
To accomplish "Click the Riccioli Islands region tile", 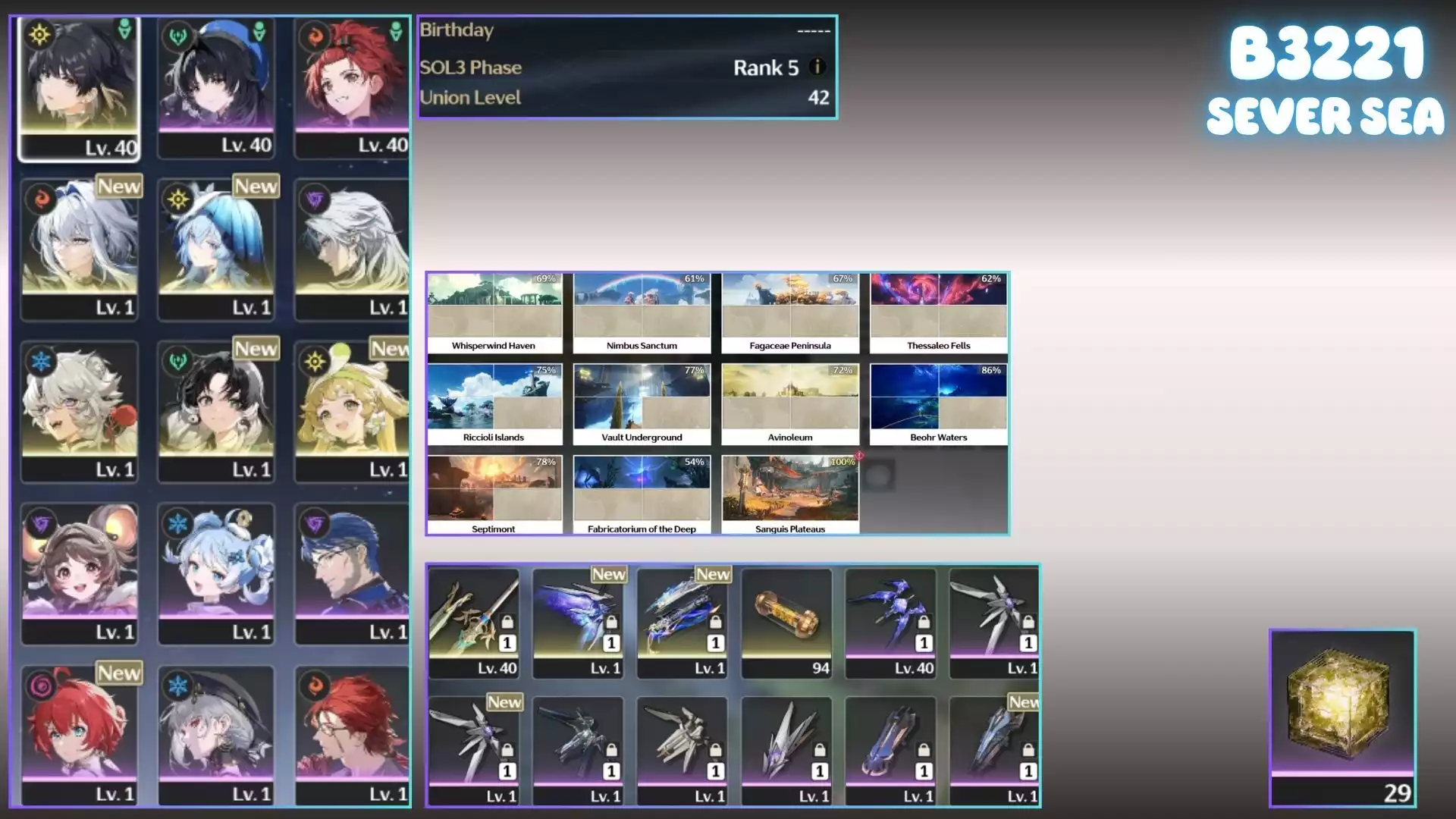I will click(x=494, y=404).
